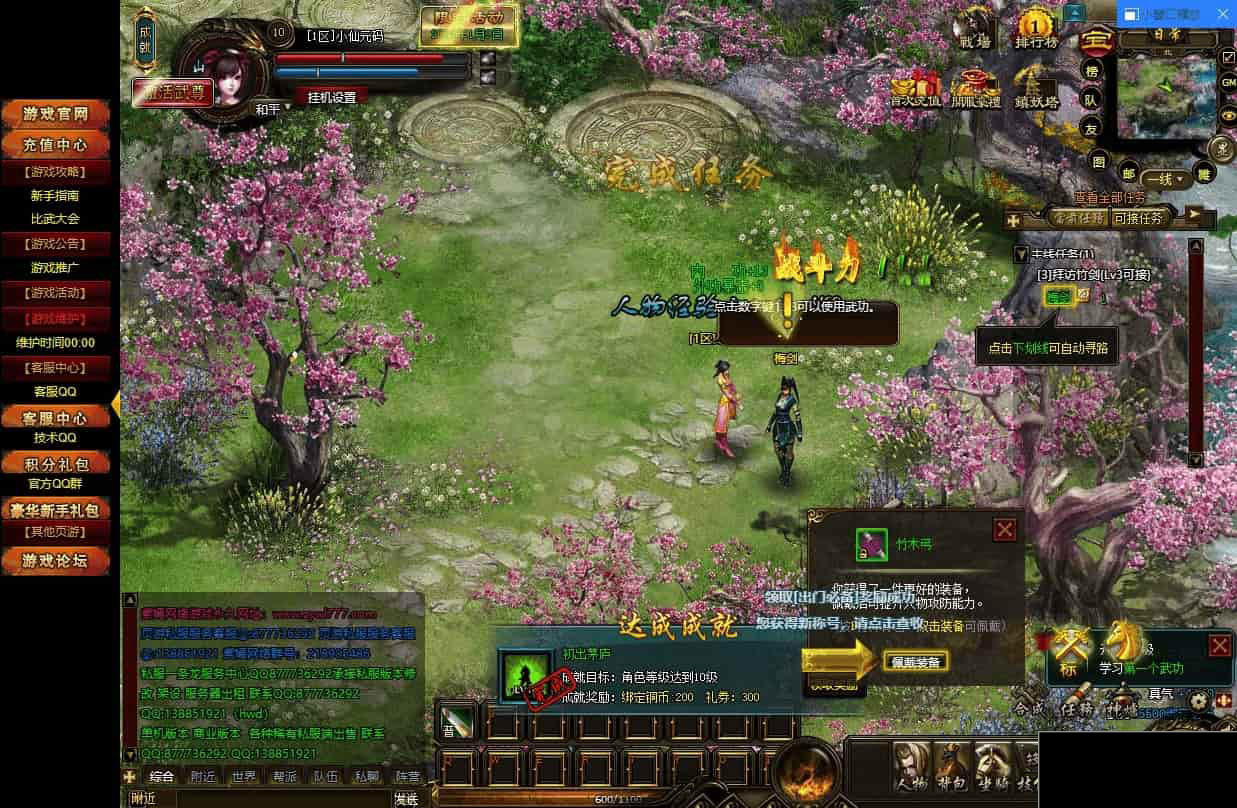Viewport: 1237px width, 808px height.
Task: Open the 坐骑 mount icon
Action: 992,765
